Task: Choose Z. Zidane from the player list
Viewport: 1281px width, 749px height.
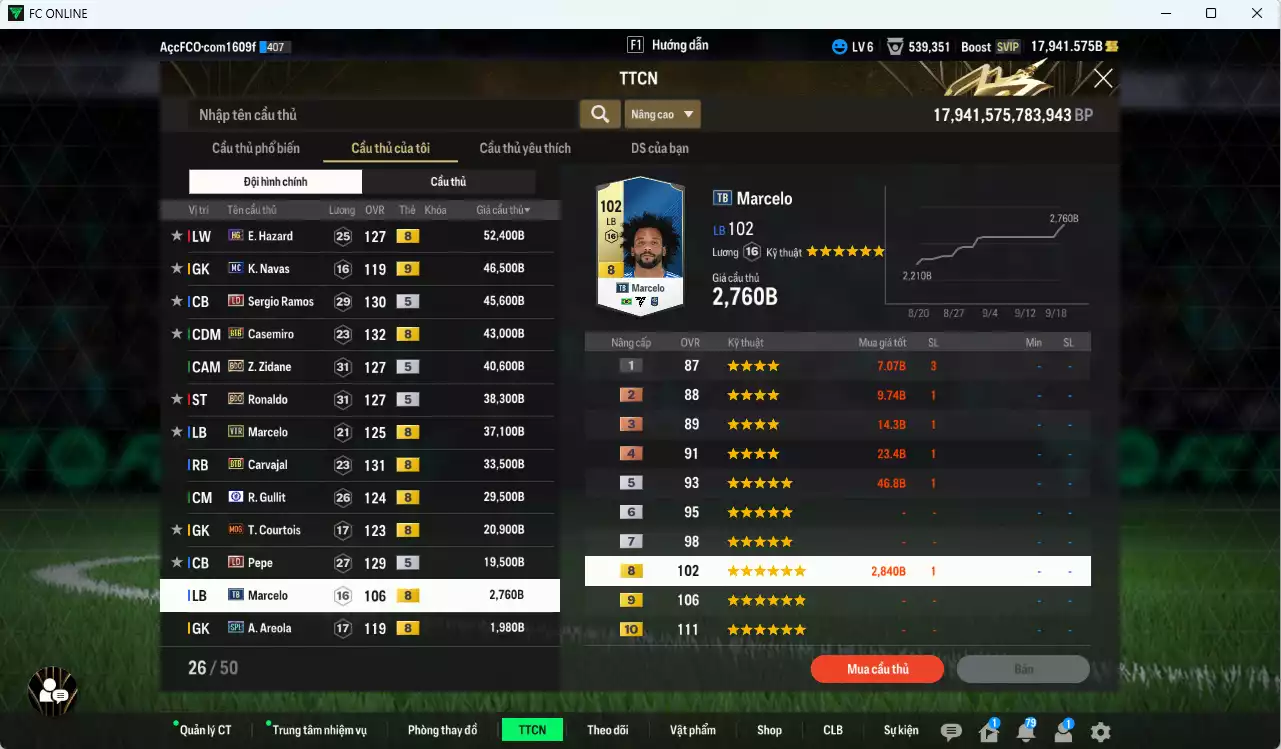Action: point(360,367)
